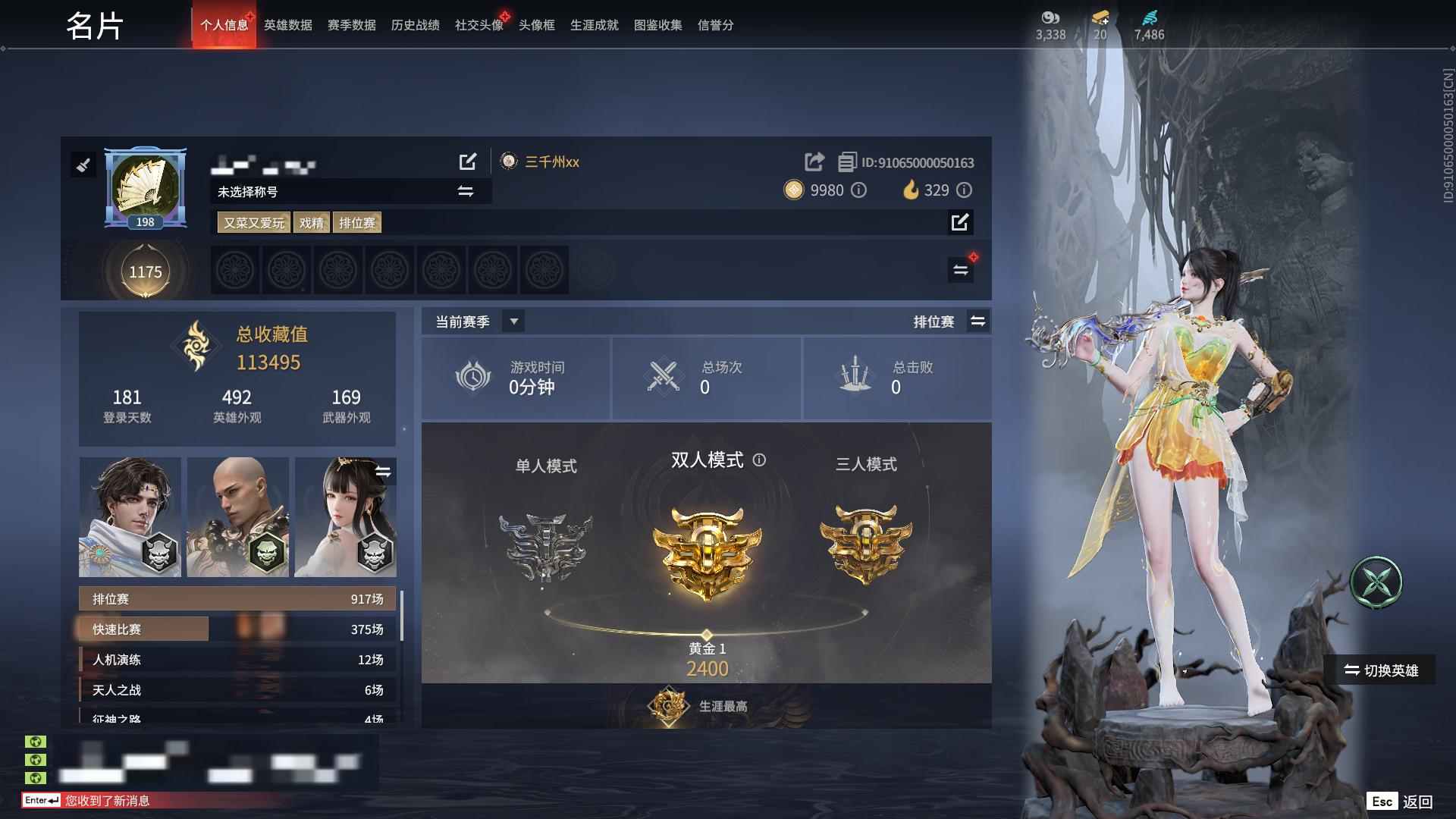
Task: Click the 生涯最高 medal icon
Action: (668, 705)
